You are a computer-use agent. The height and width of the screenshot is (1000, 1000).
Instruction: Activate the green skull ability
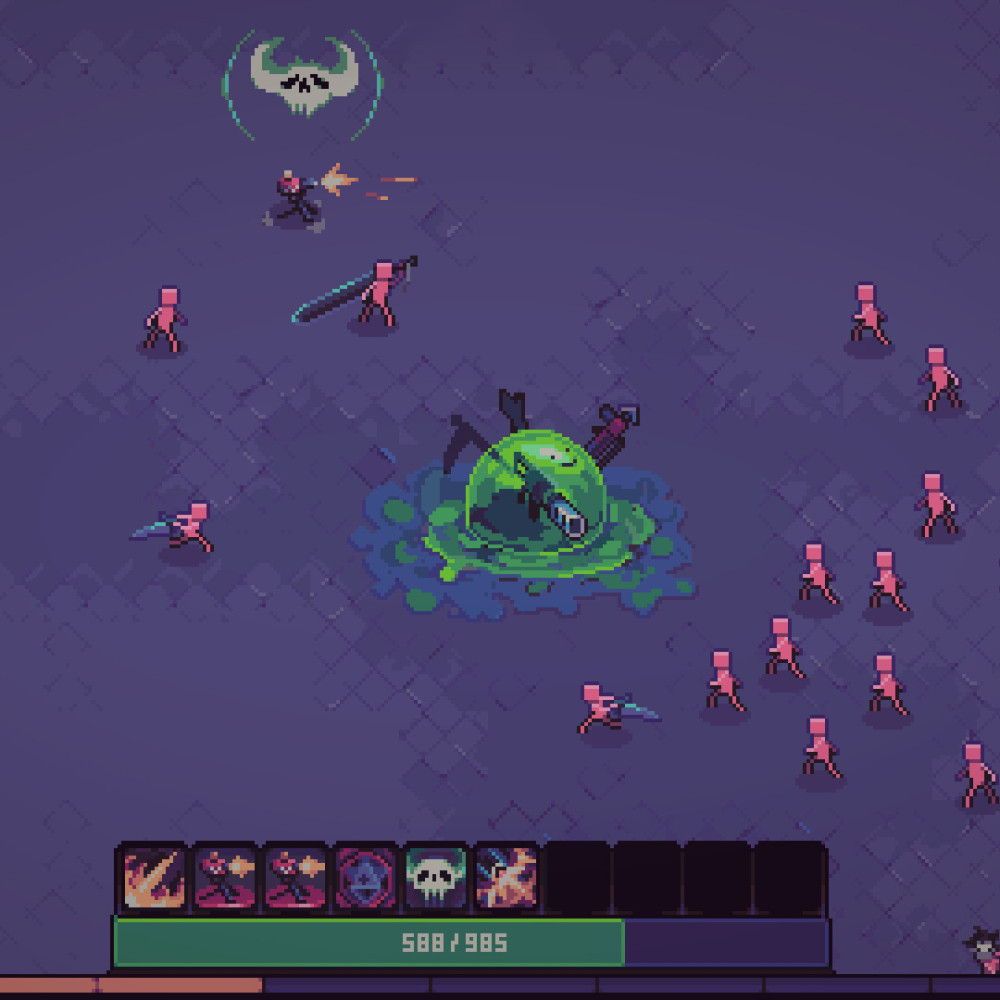[x=436, y=877]
